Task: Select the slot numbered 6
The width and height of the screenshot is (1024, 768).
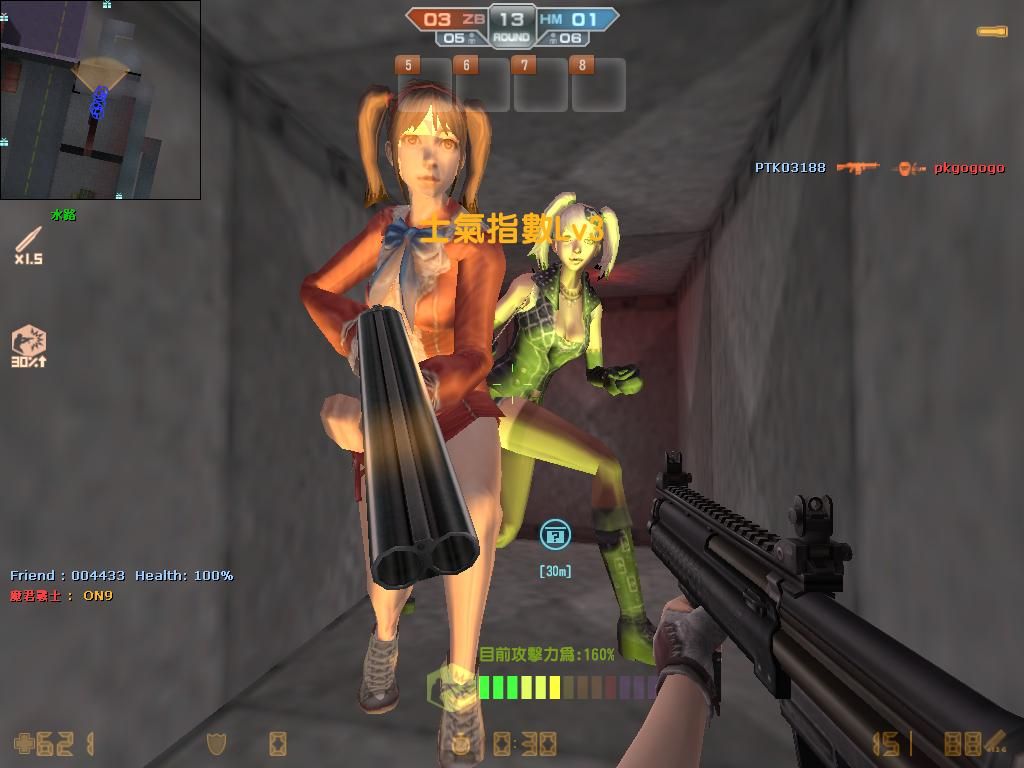Action: [483, 84]
